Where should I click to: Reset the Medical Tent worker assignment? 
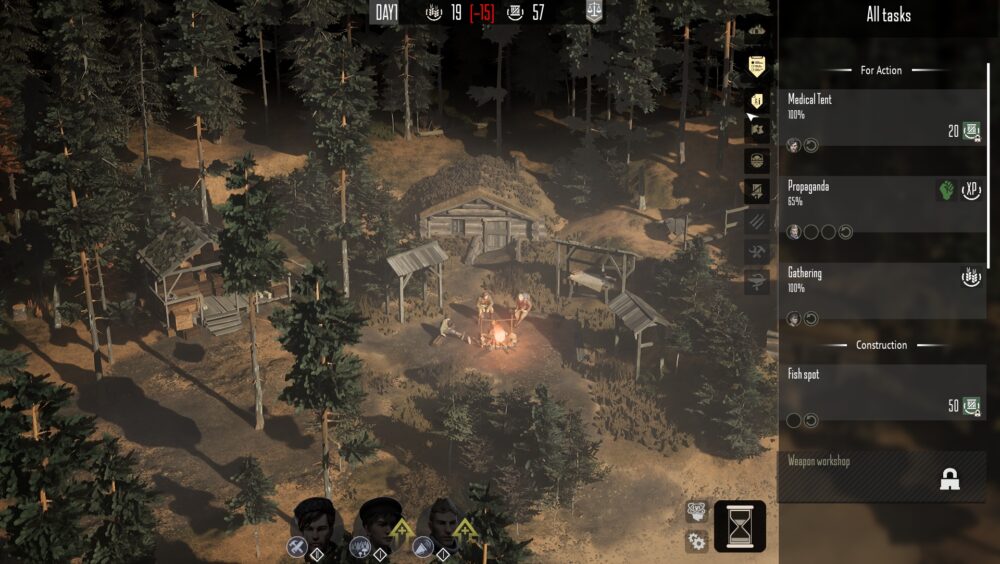point(810,145)
